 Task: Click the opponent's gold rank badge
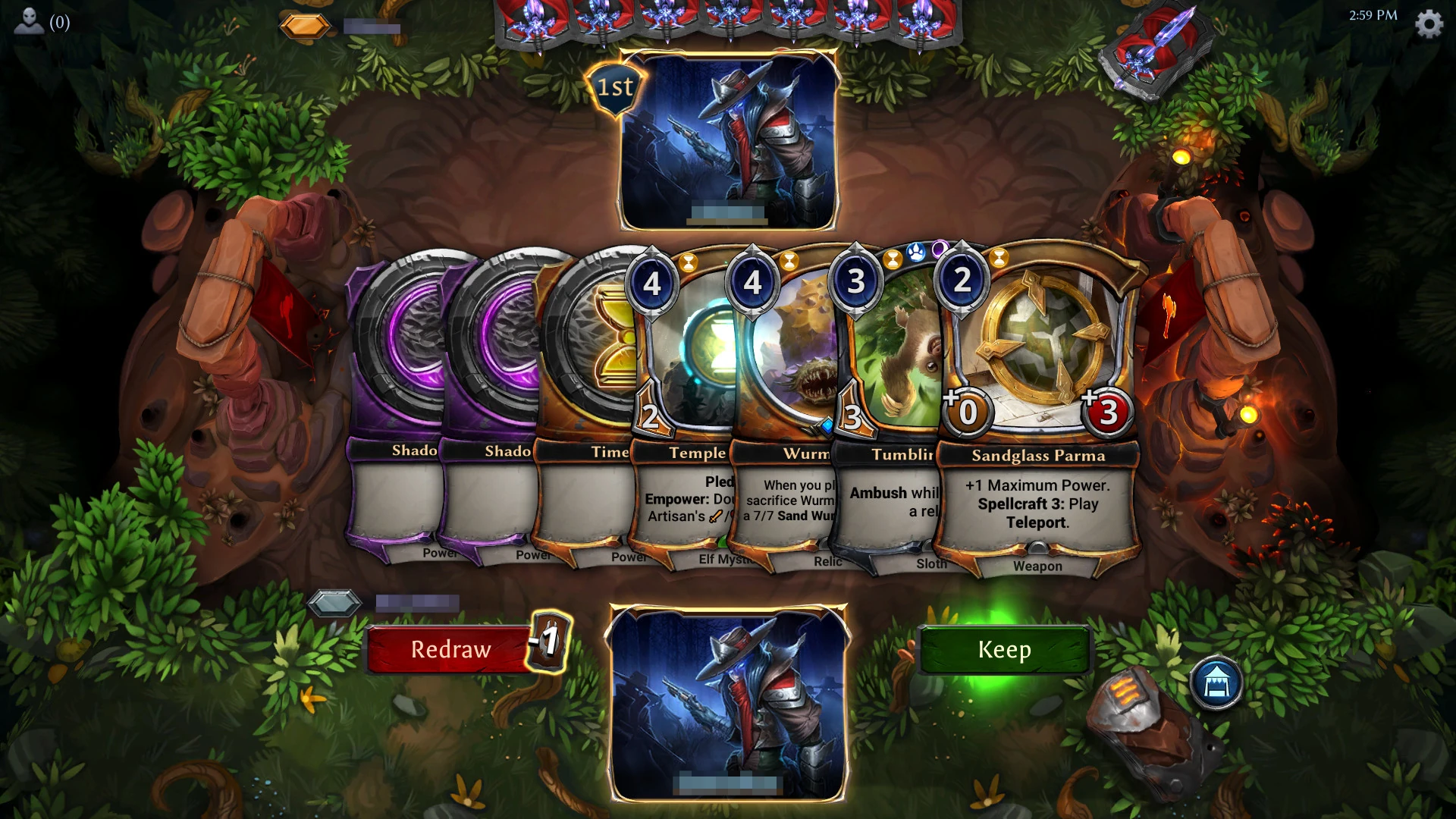306,24
